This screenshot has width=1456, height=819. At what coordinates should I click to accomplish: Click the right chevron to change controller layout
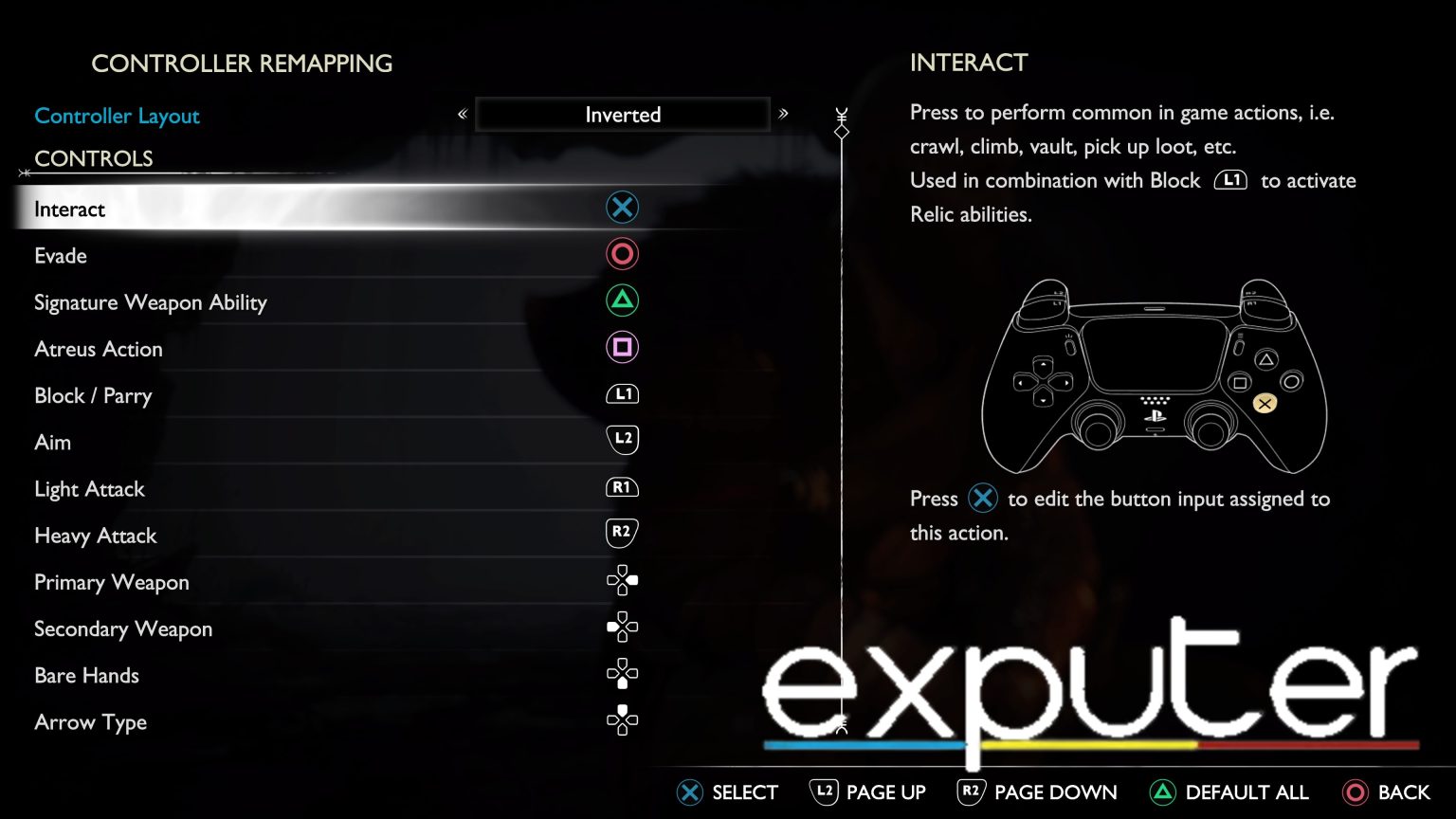tap(784, 114)
